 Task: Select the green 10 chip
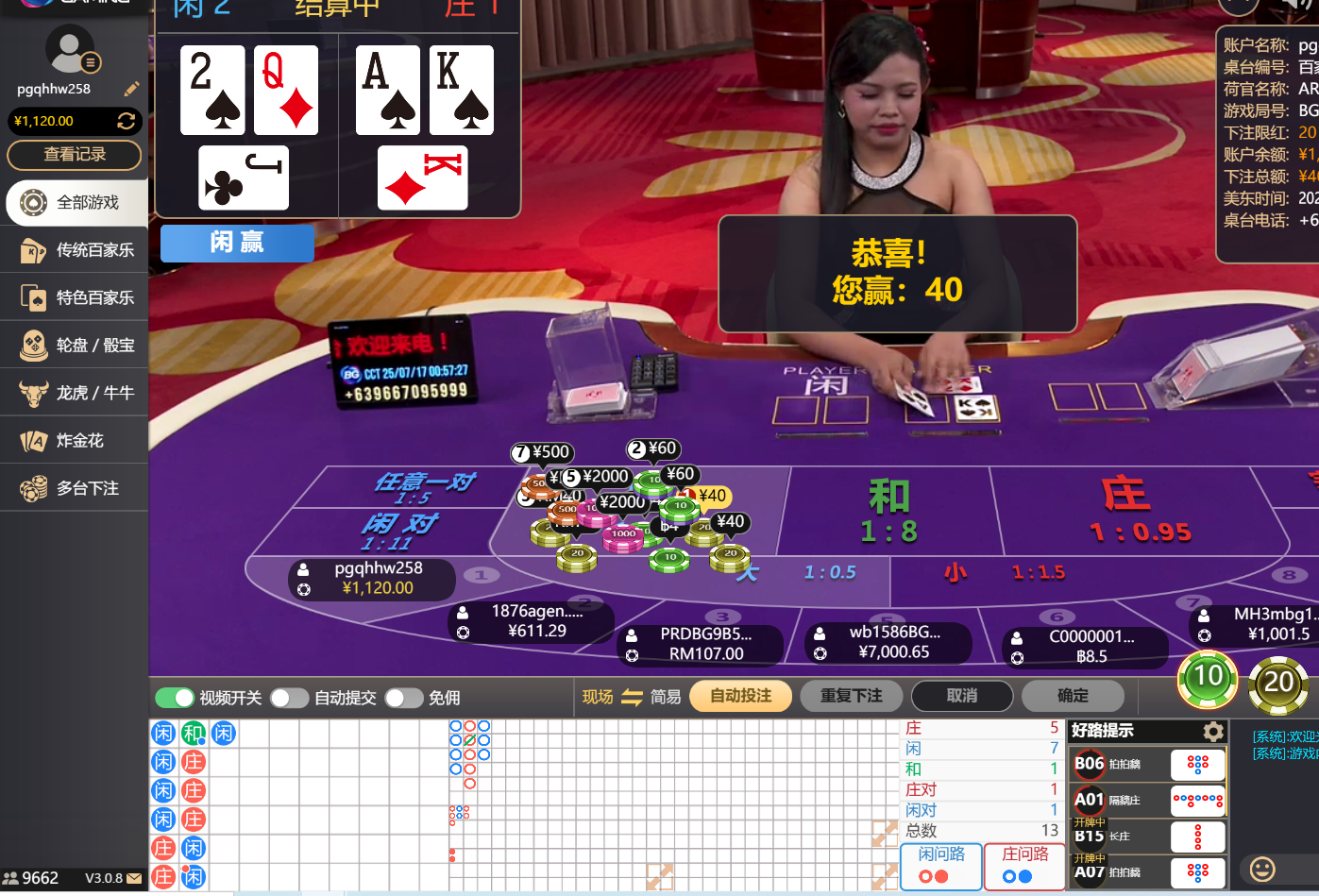pos(1208,677)
